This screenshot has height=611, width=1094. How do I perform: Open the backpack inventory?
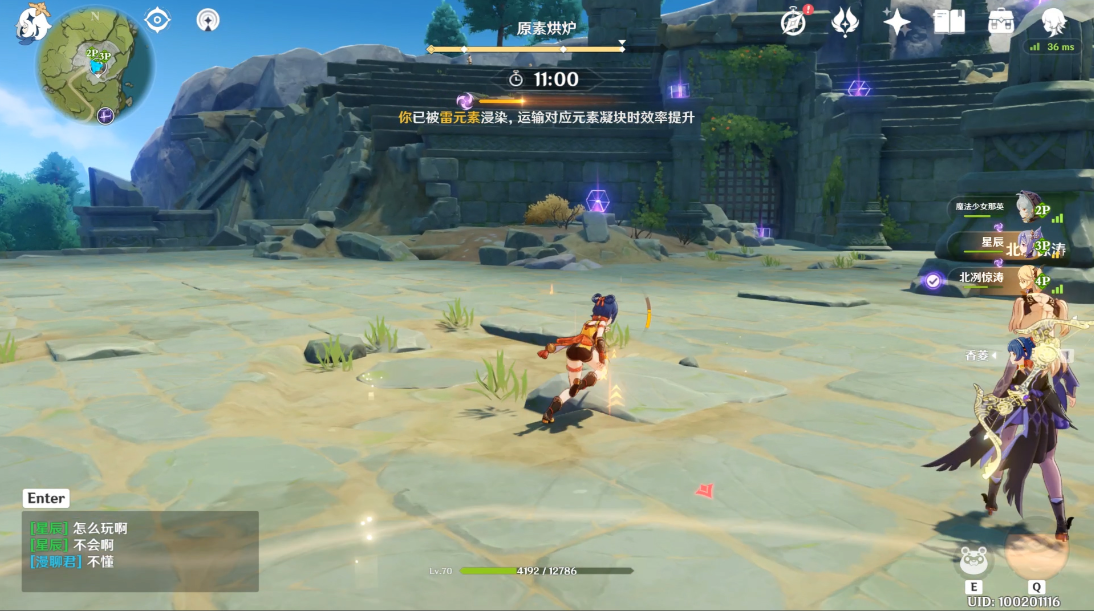tap(1000, 22)
